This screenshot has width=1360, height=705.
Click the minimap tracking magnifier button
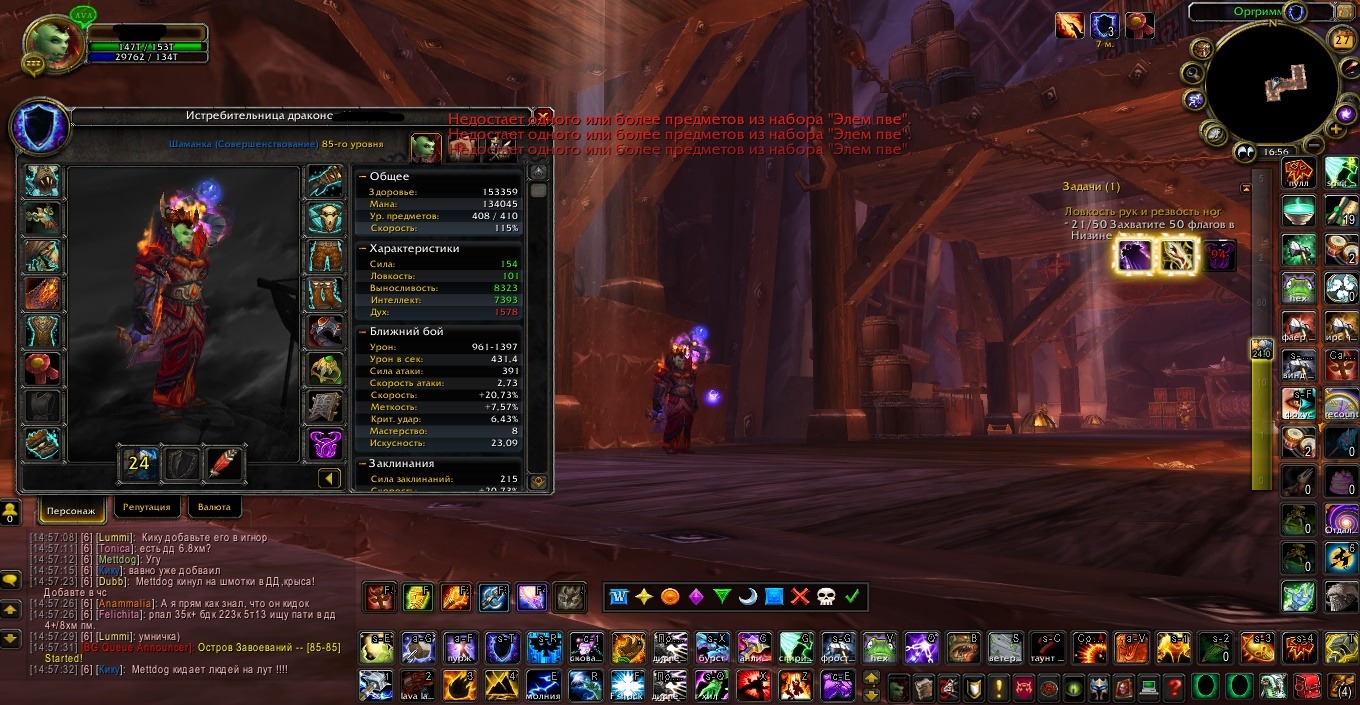pyautogui.click(x=1192, y=73)
